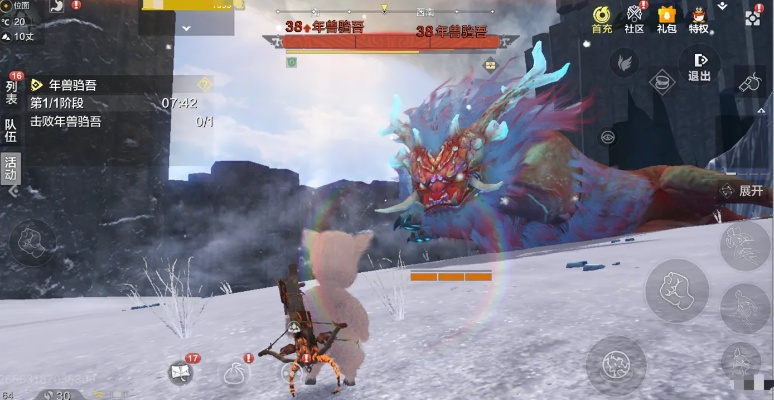The width and height of the screenshot is (774, 400).
Task: Switch to the 队伍 team tab
Action: [x=12, y=131]
